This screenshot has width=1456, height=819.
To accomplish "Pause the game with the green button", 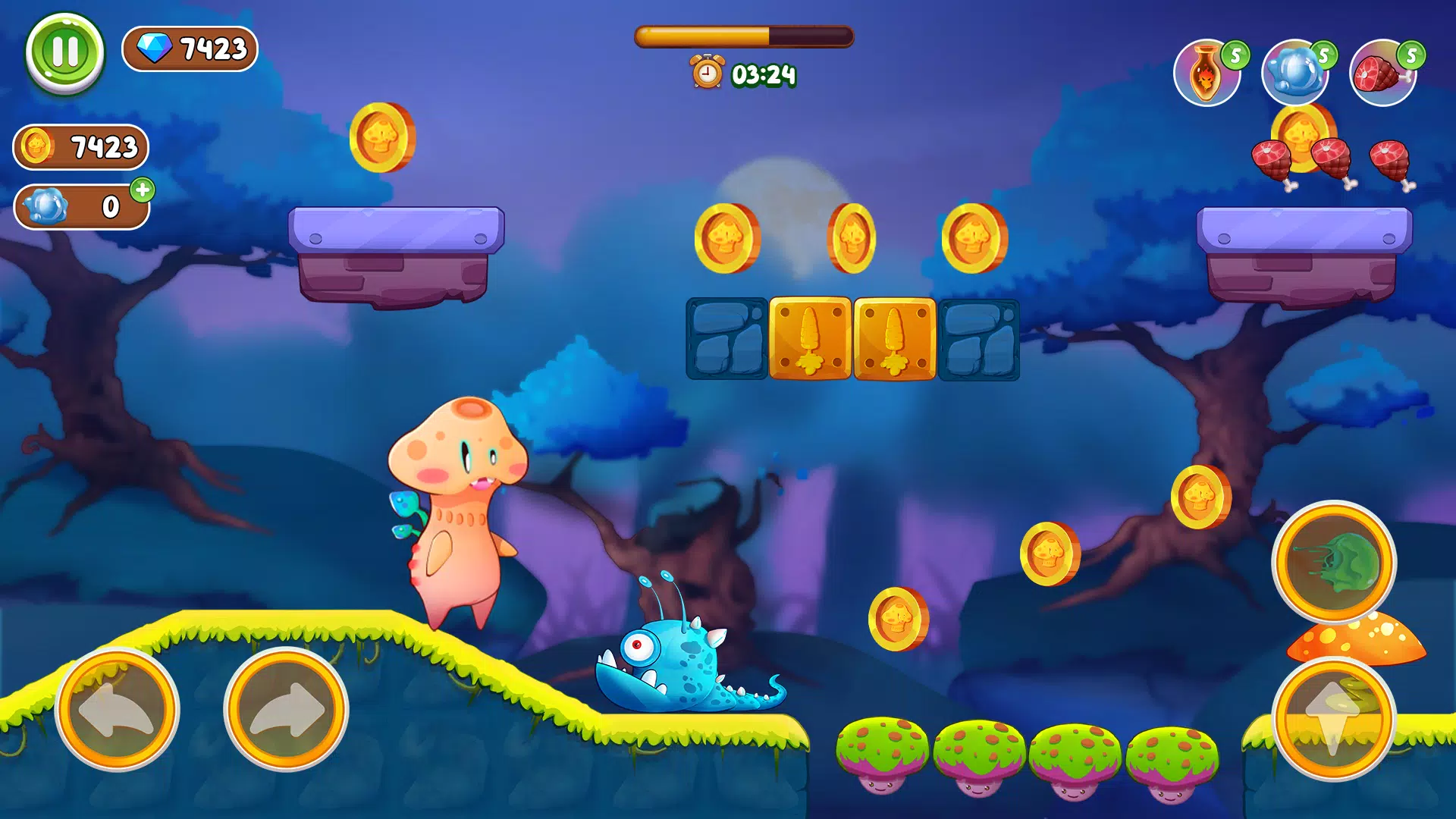I will pyautogui.click(x=64, y=52).
